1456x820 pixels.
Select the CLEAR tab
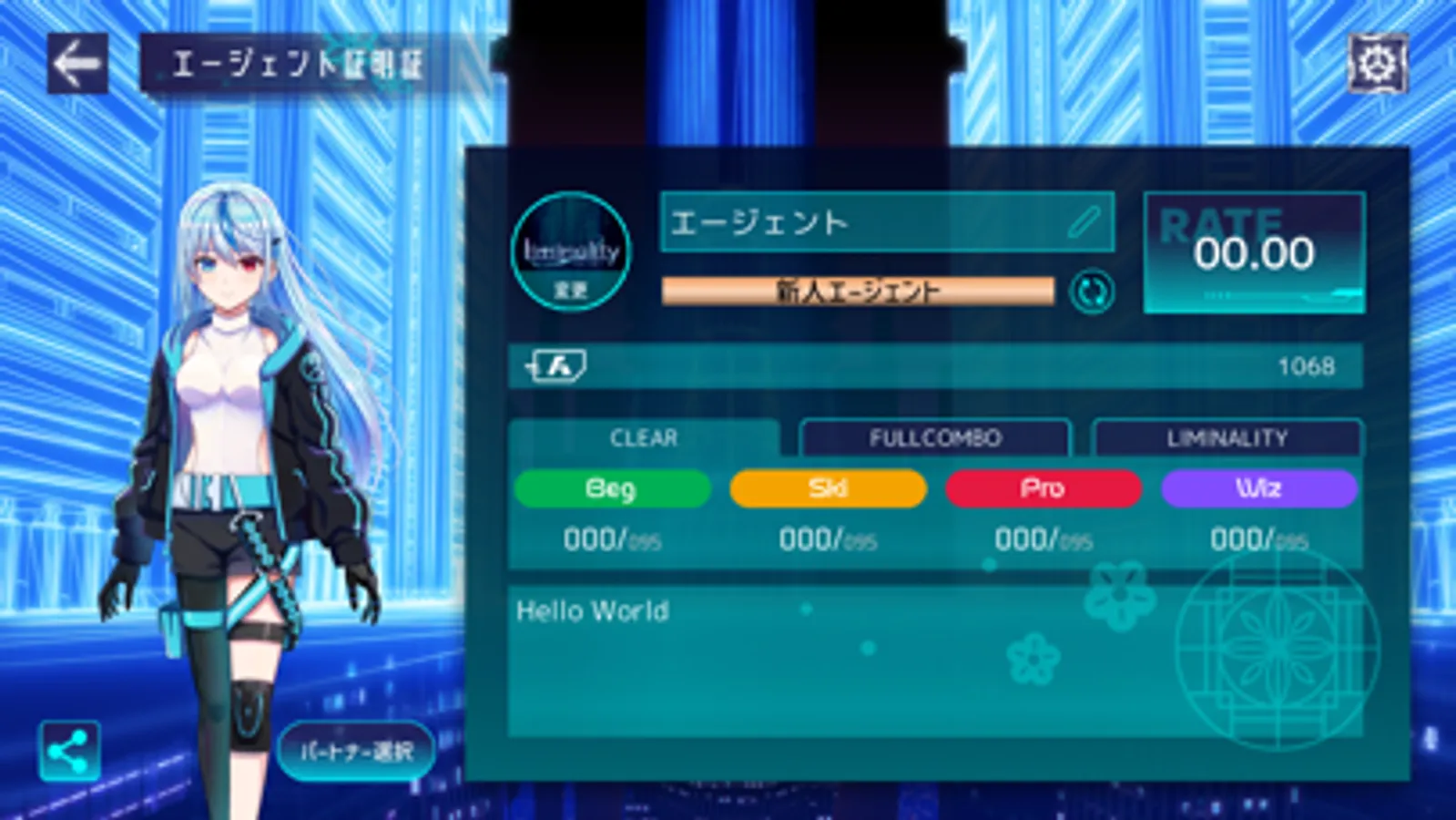pyautogui.click(x=643, y=438)
